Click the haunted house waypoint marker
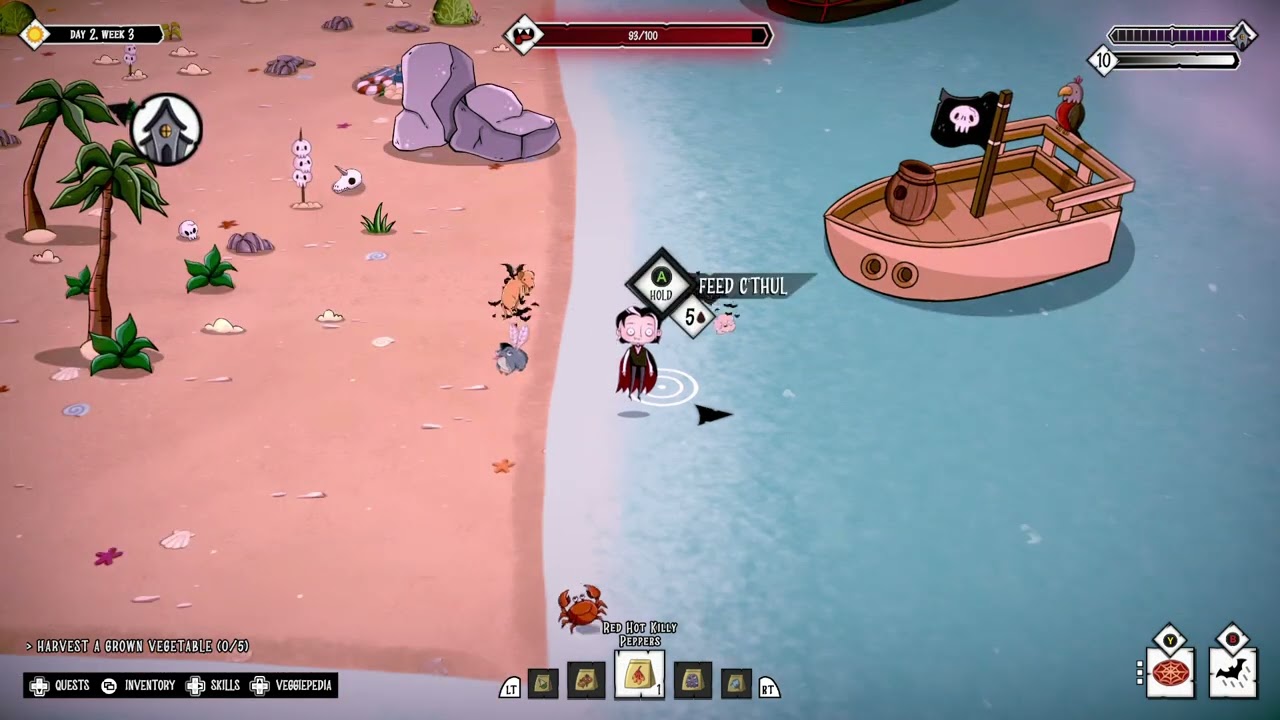This screenshot has height=720, width=1280. point(166,130)
